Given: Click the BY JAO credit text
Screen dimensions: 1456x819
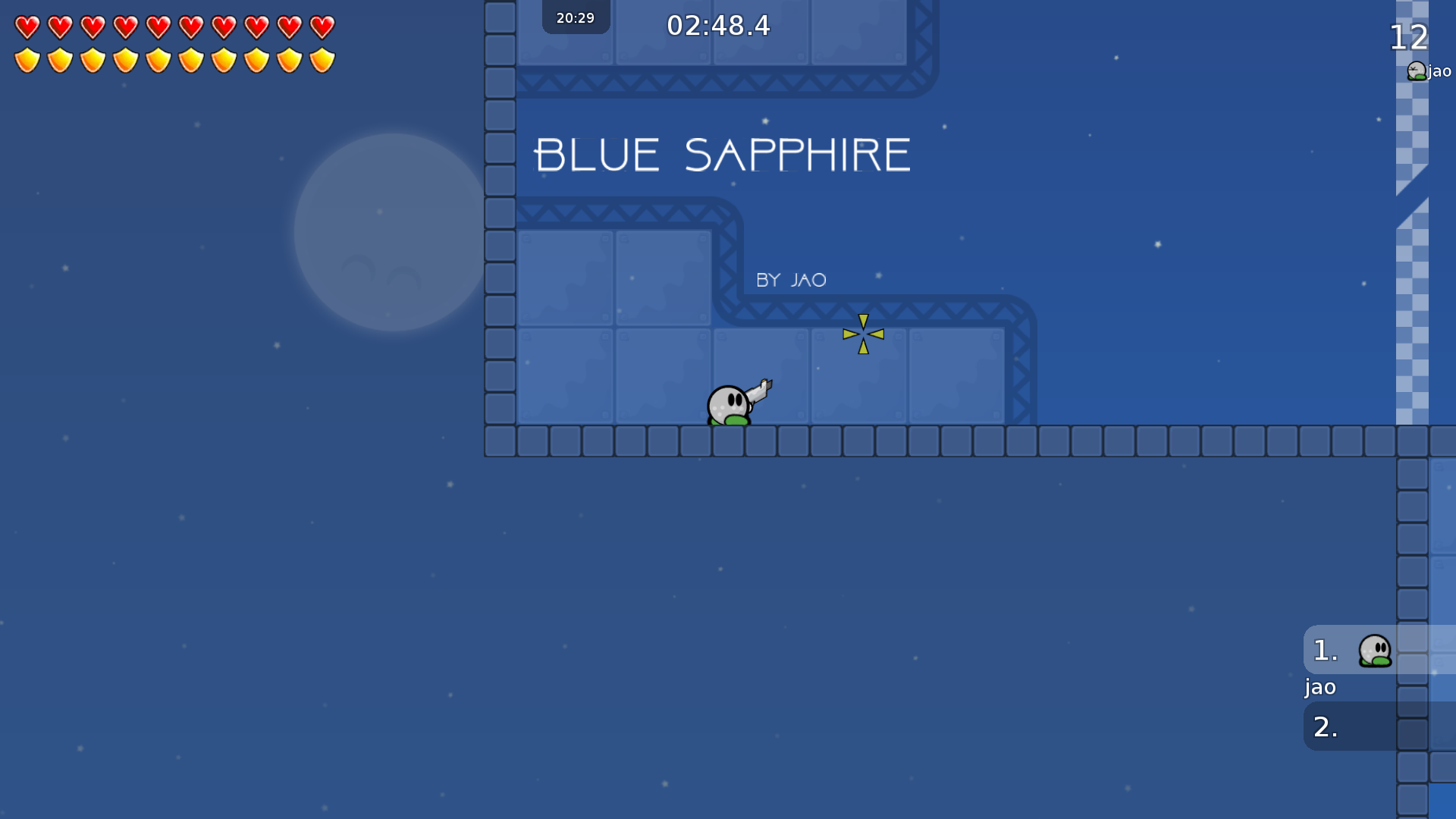Looking at the screenshot, I should (791, 280).
